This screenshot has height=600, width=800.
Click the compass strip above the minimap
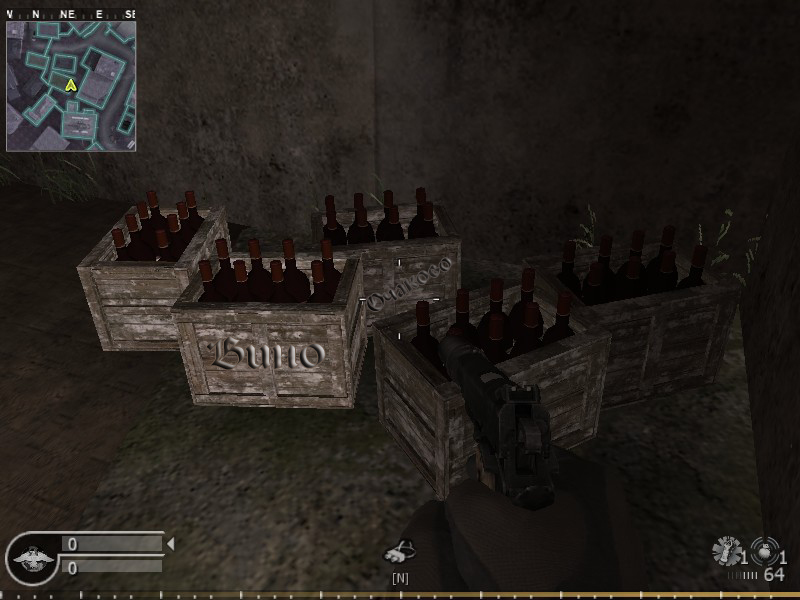pos(71,15)
